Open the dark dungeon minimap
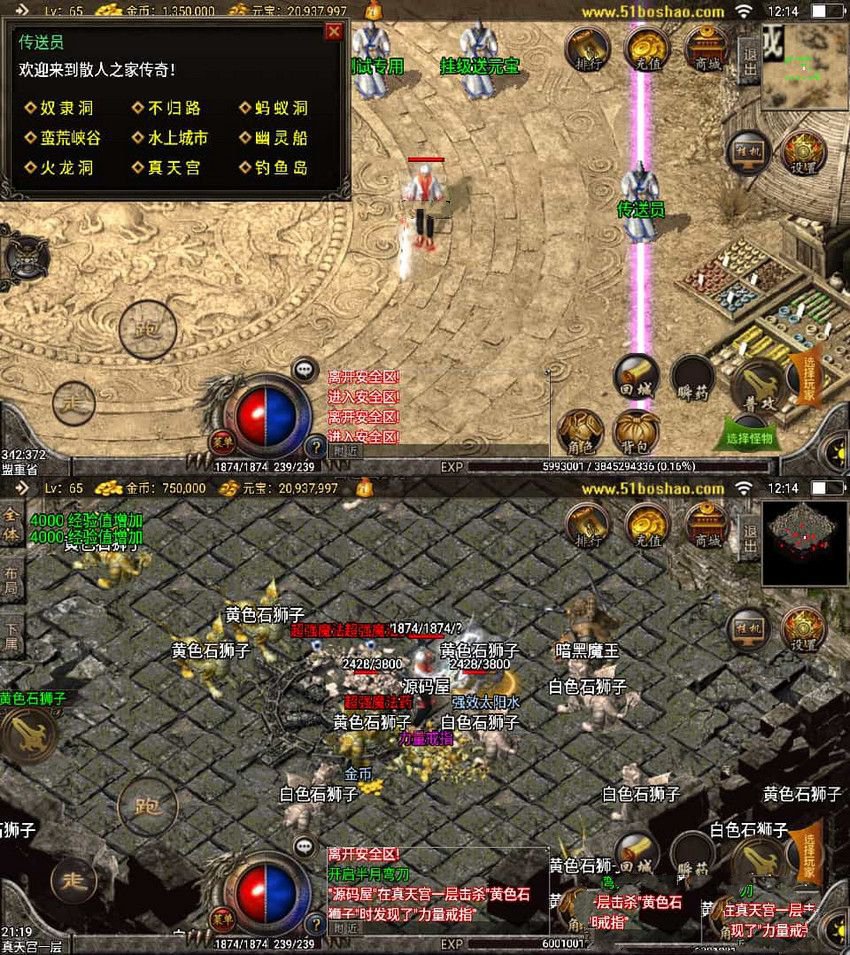850x955 pixels. [x=805, y=544]
